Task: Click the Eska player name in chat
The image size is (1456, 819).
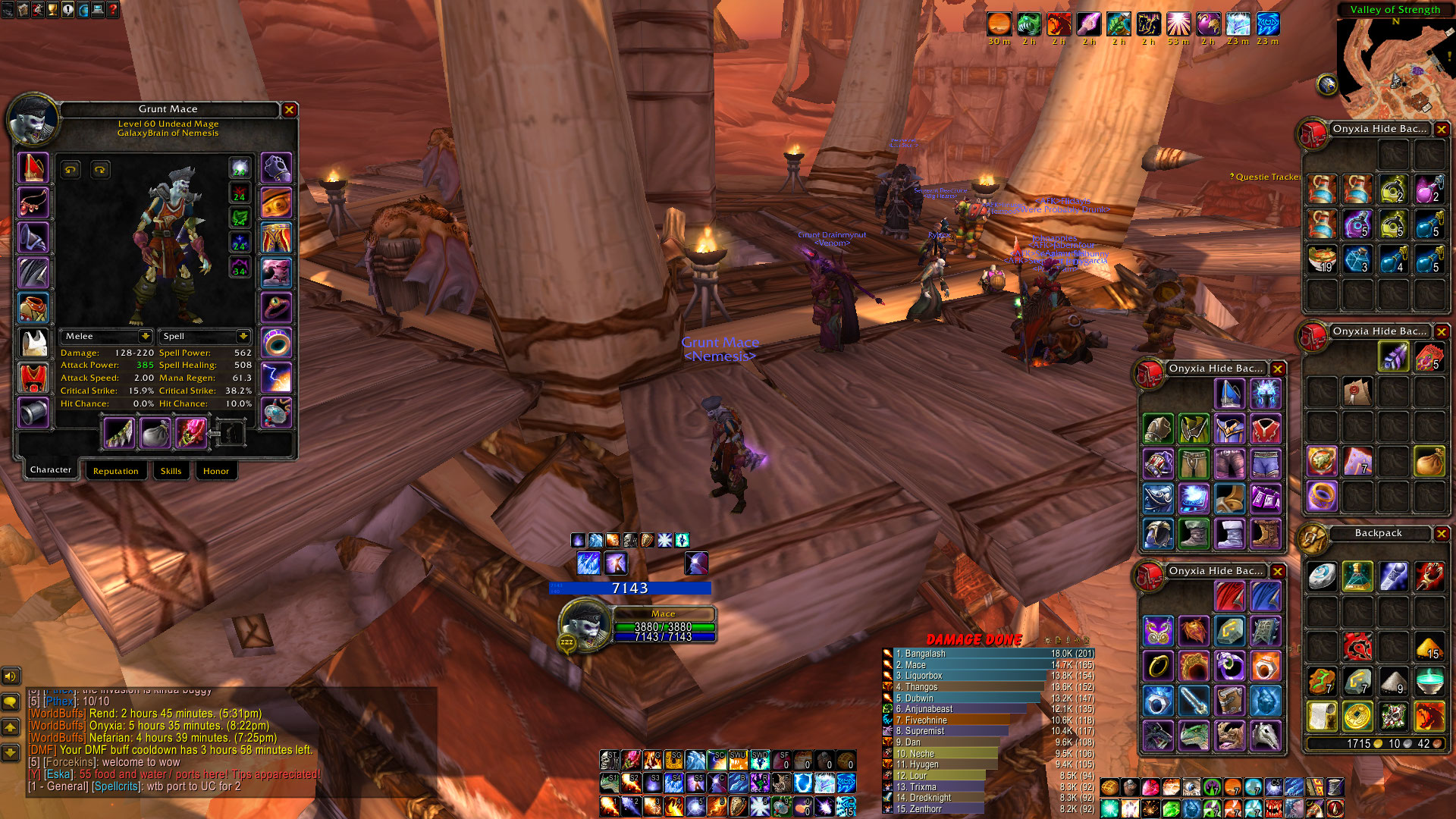Action: (x=58, y=774)
